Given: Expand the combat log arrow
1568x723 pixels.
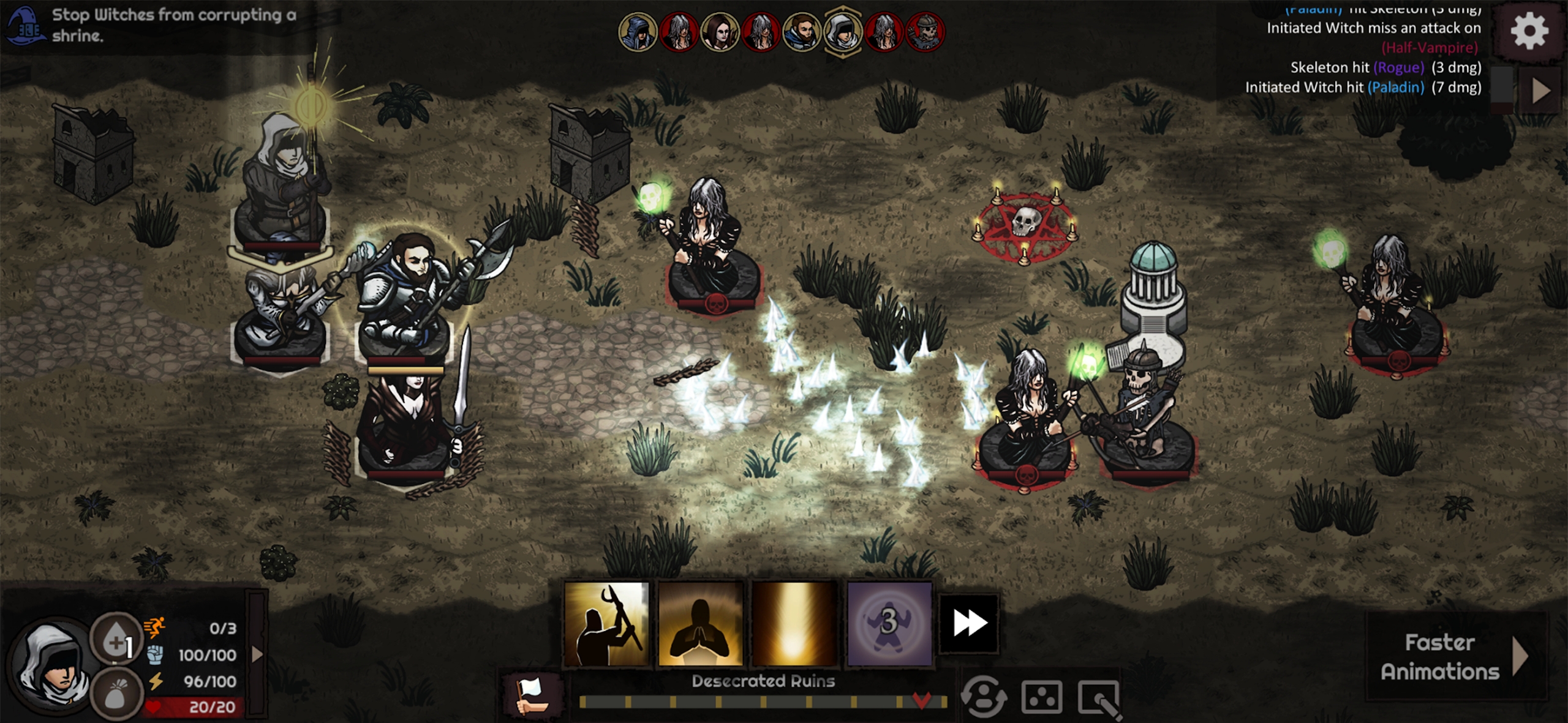Looking at the screenshot, I should 1540,91.
